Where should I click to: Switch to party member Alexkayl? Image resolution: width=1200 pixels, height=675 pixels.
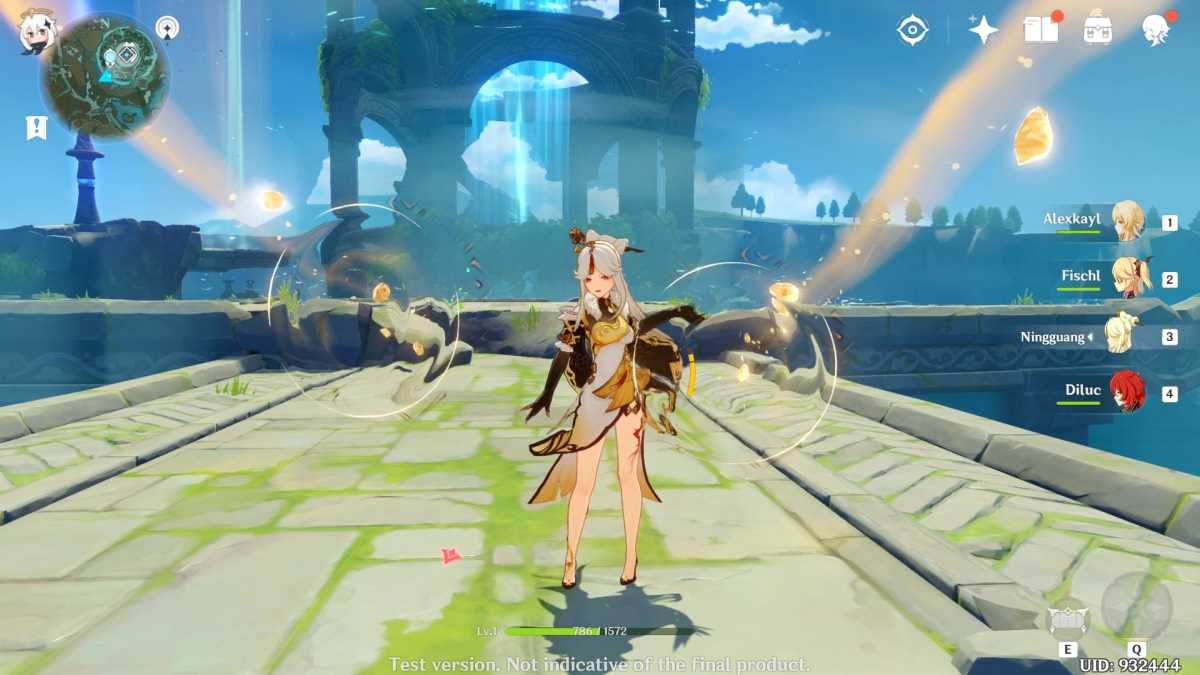coord(1127,221)
